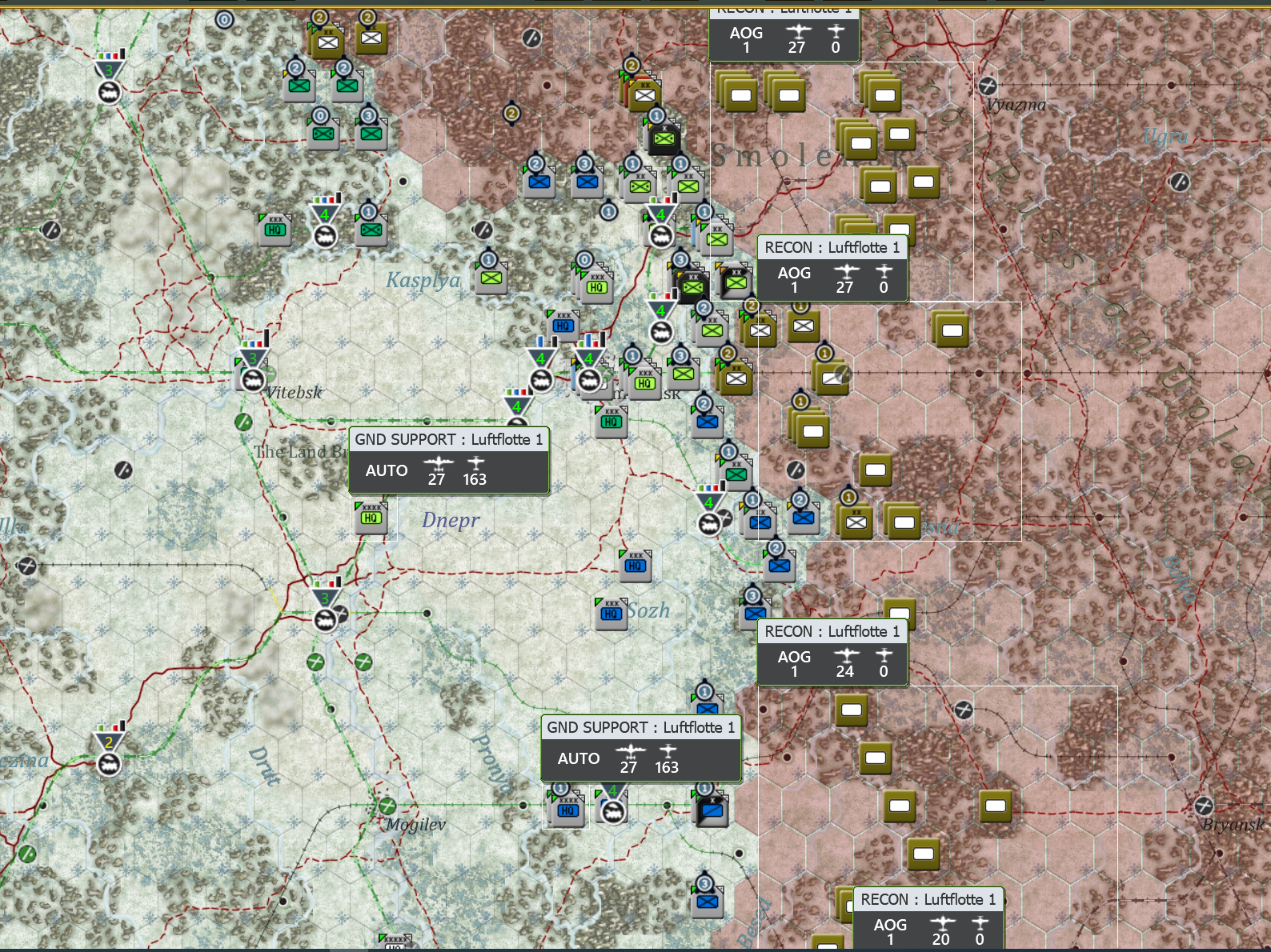Click the Vyazma city crossroads marker
The width and height of the screenshot is (1271, 952).
tap(989, 86)
